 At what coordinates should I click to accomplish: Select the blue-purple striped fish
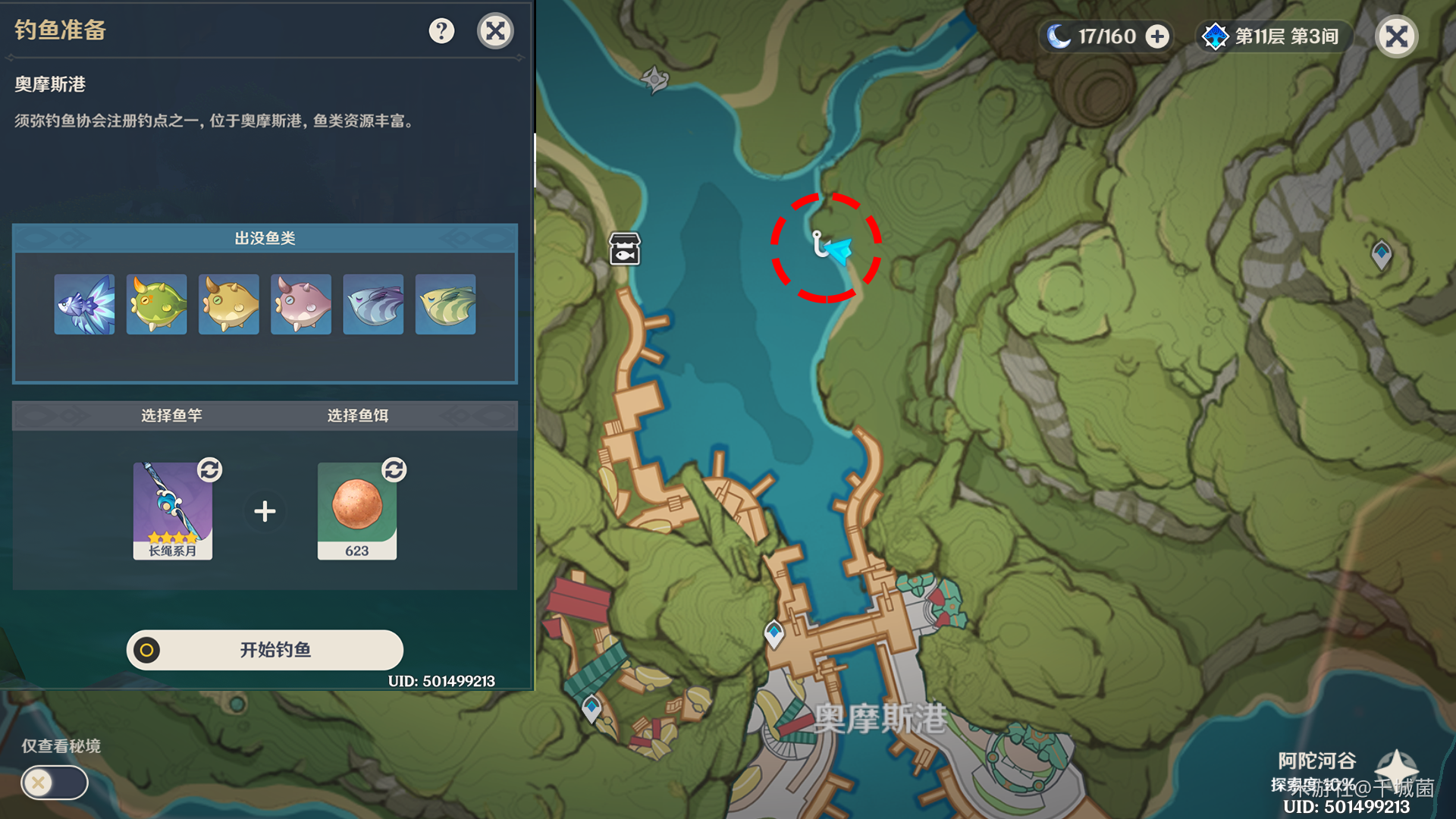(x=373, y=305)
